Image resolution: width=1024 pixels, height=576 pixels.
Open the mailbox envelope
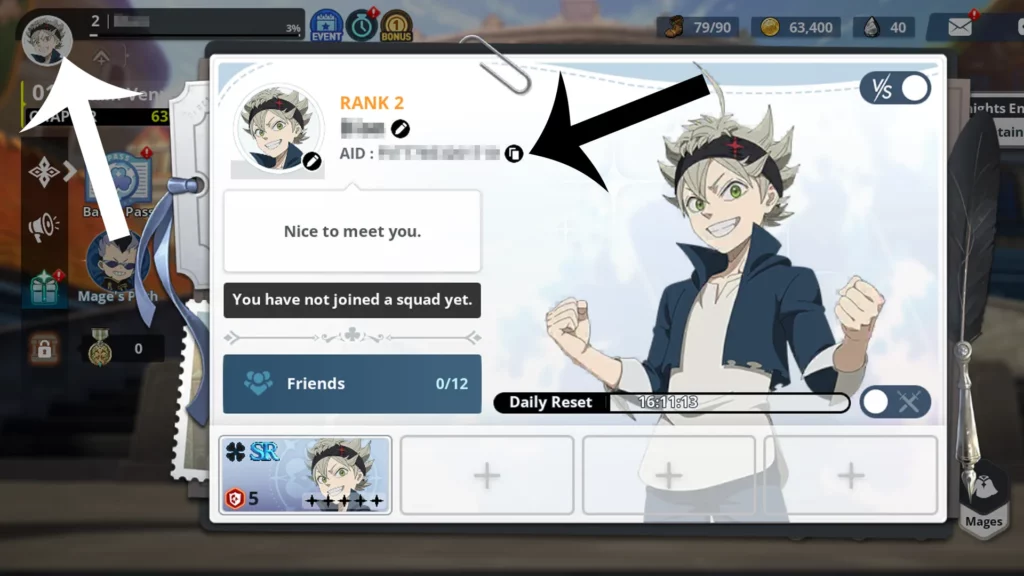[x=960, y=27]
